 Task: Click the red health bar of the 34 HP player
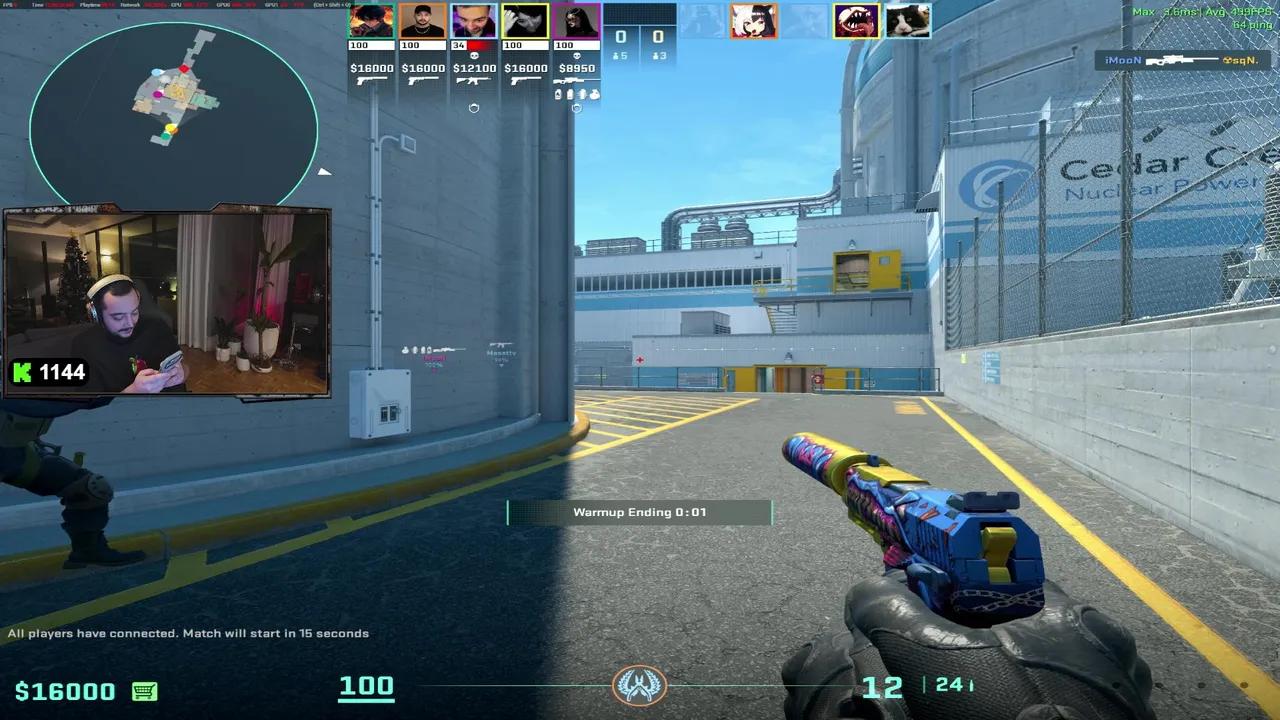tap(479, 44)
